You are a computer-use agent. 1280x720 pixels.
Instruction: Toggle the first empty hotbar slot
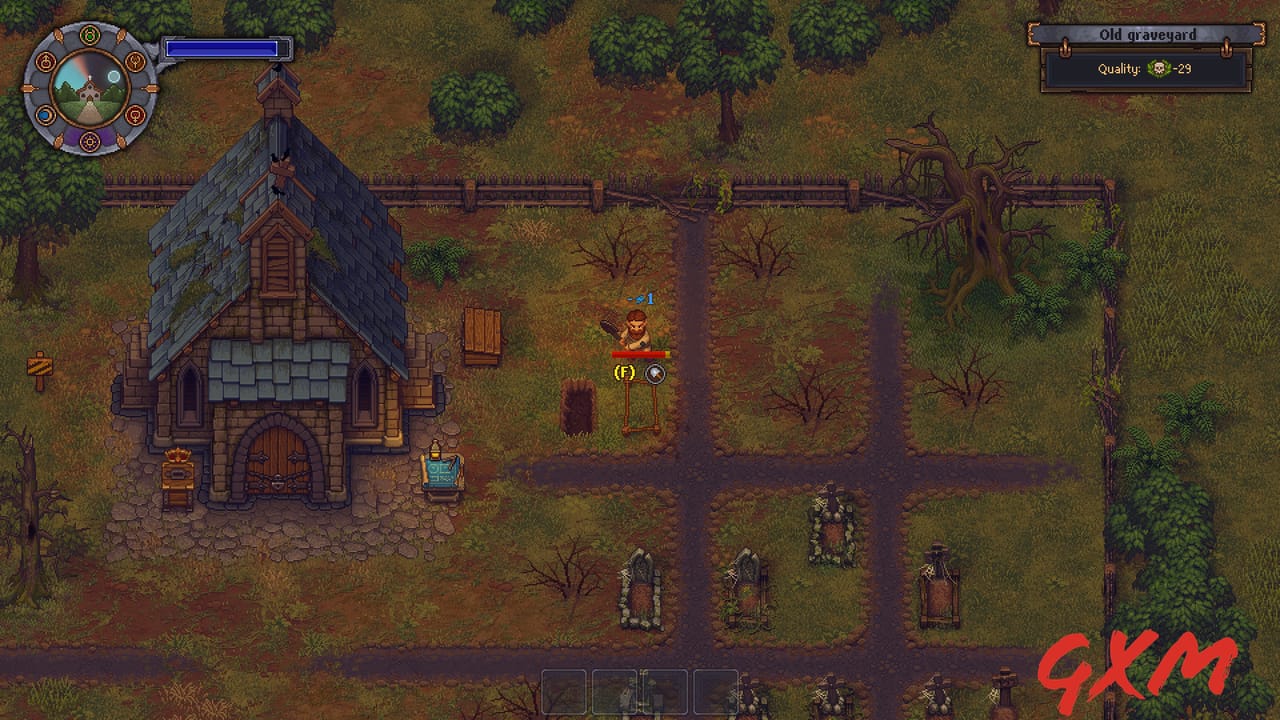point(563,691)
